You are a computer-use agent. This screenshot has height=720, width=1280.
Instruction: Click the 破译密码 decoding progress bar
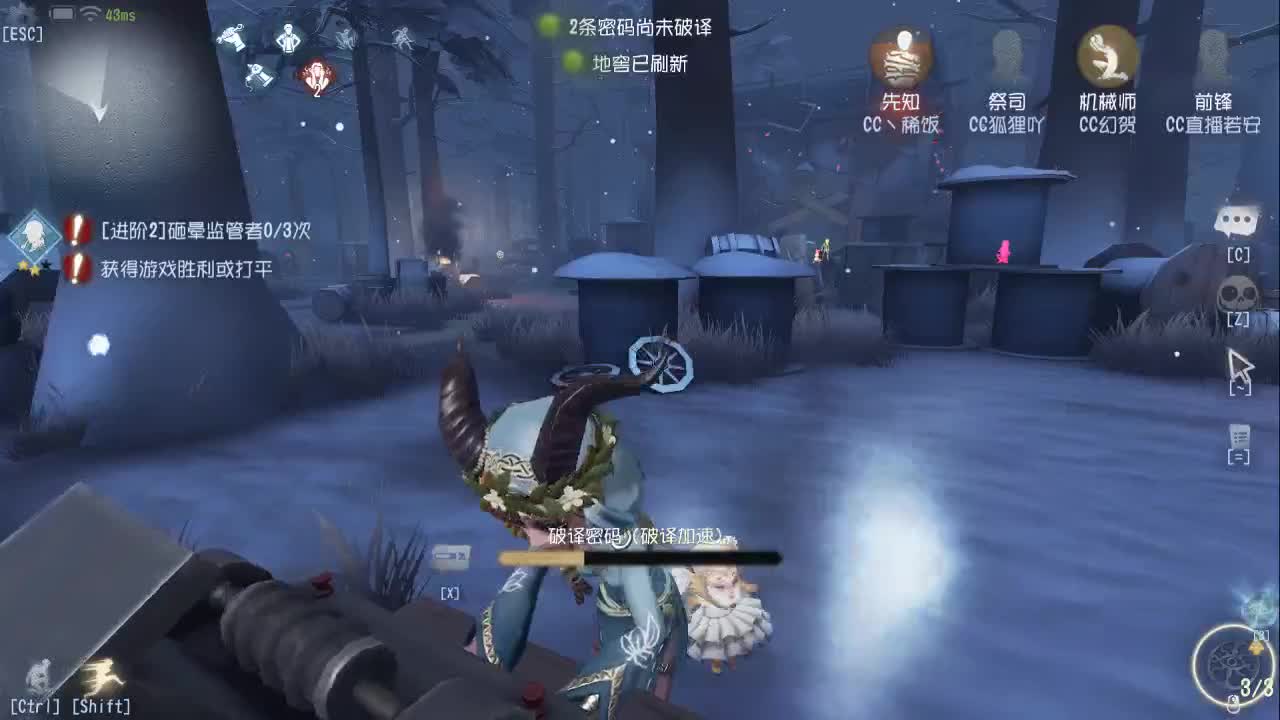pos(640,556)
